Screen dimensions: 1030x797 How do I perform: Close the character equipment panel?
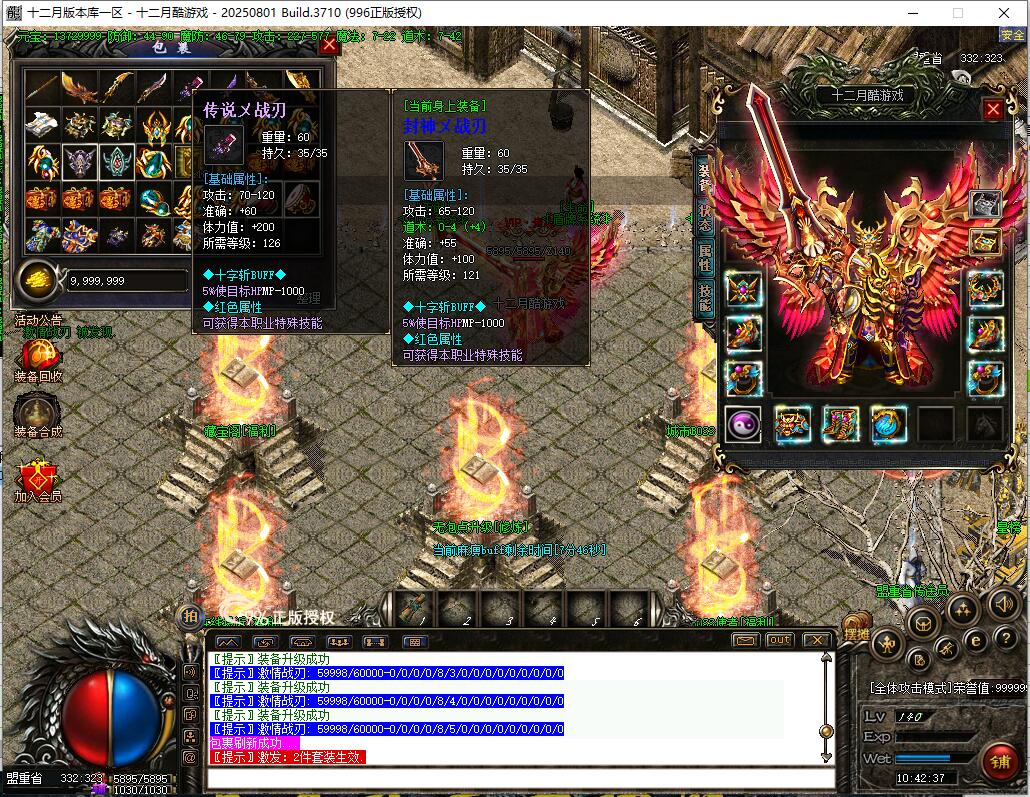[993, 110]
